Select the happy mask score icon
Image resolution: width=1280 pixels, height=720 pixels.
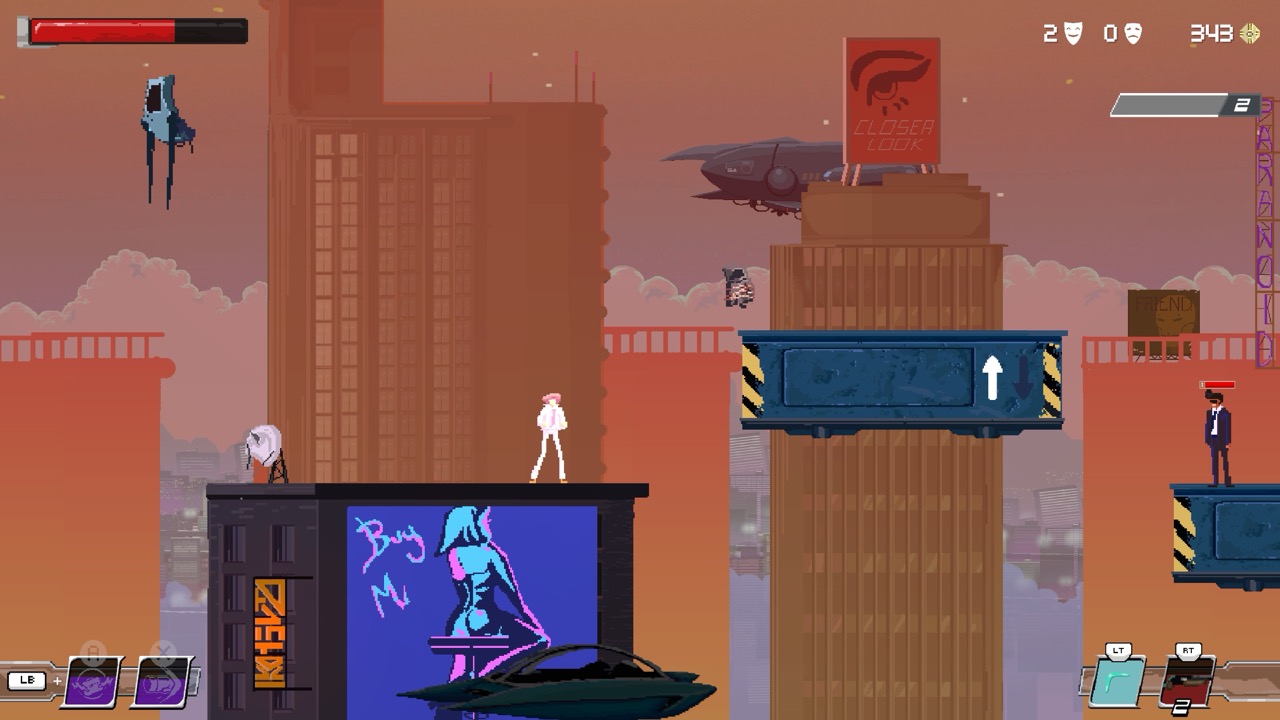tap(1073, 30)
